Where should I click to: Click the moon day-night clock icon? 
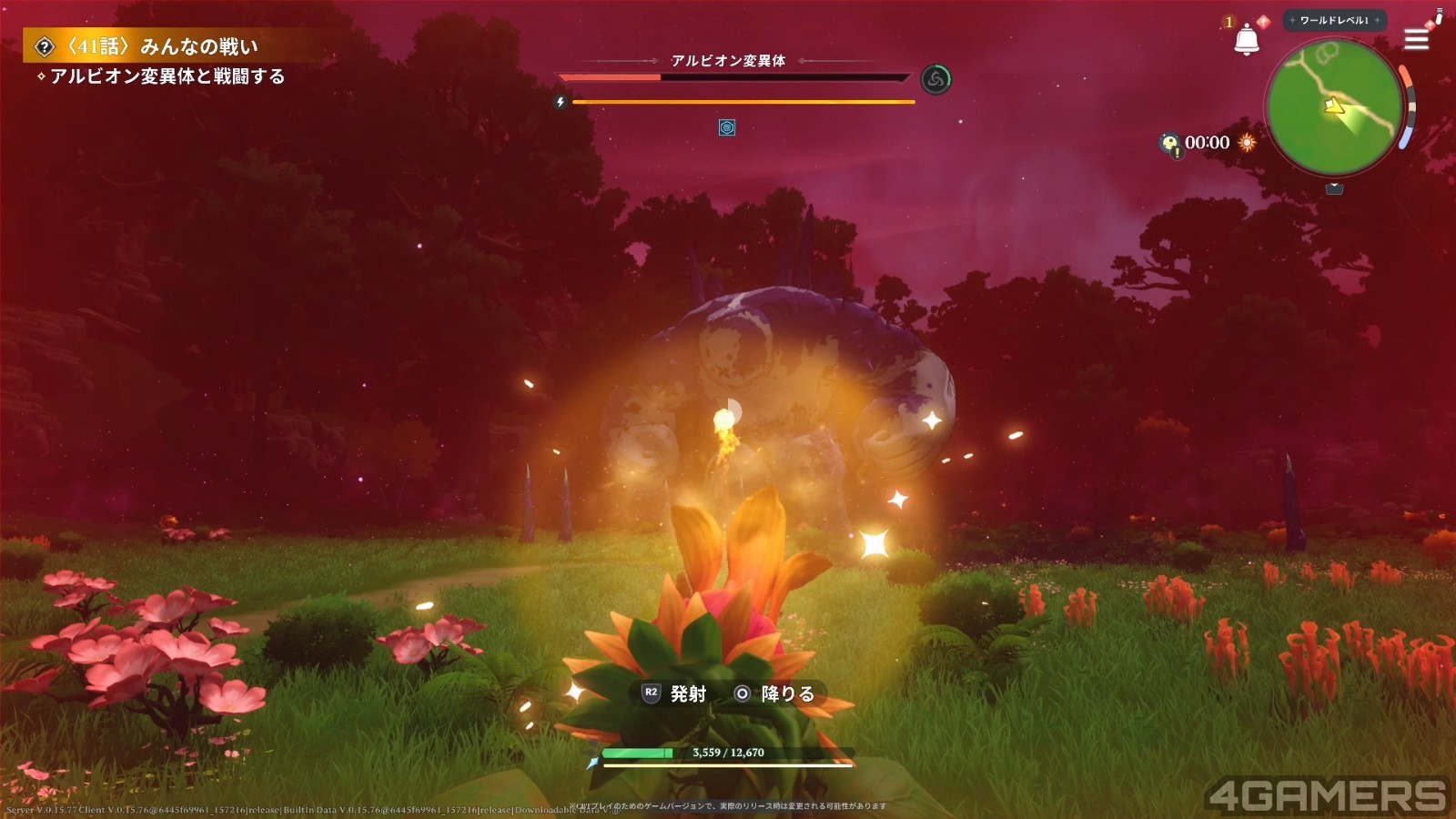1169,143
